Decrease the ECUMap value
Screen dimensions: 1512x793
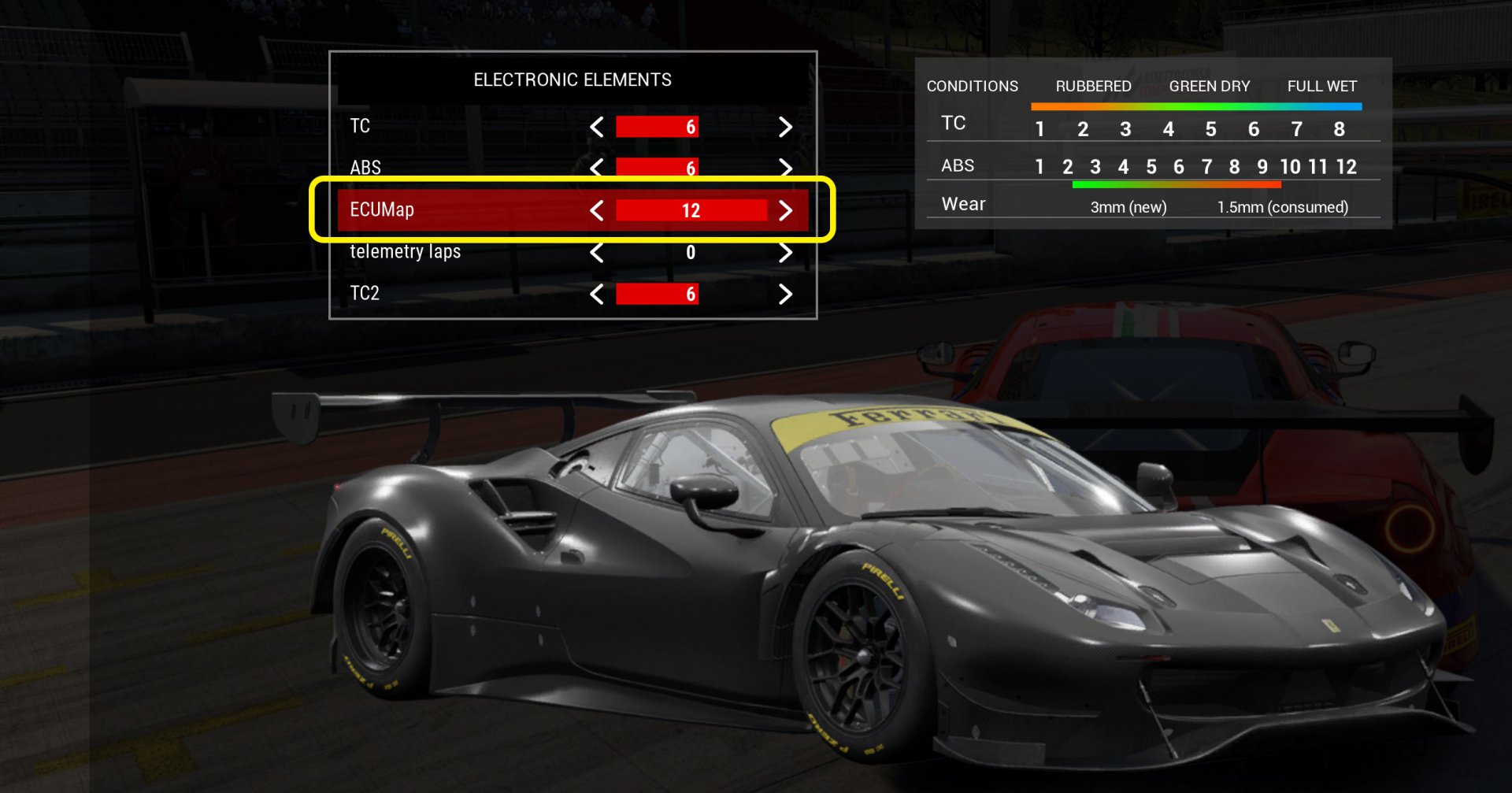tap(597, 210)
